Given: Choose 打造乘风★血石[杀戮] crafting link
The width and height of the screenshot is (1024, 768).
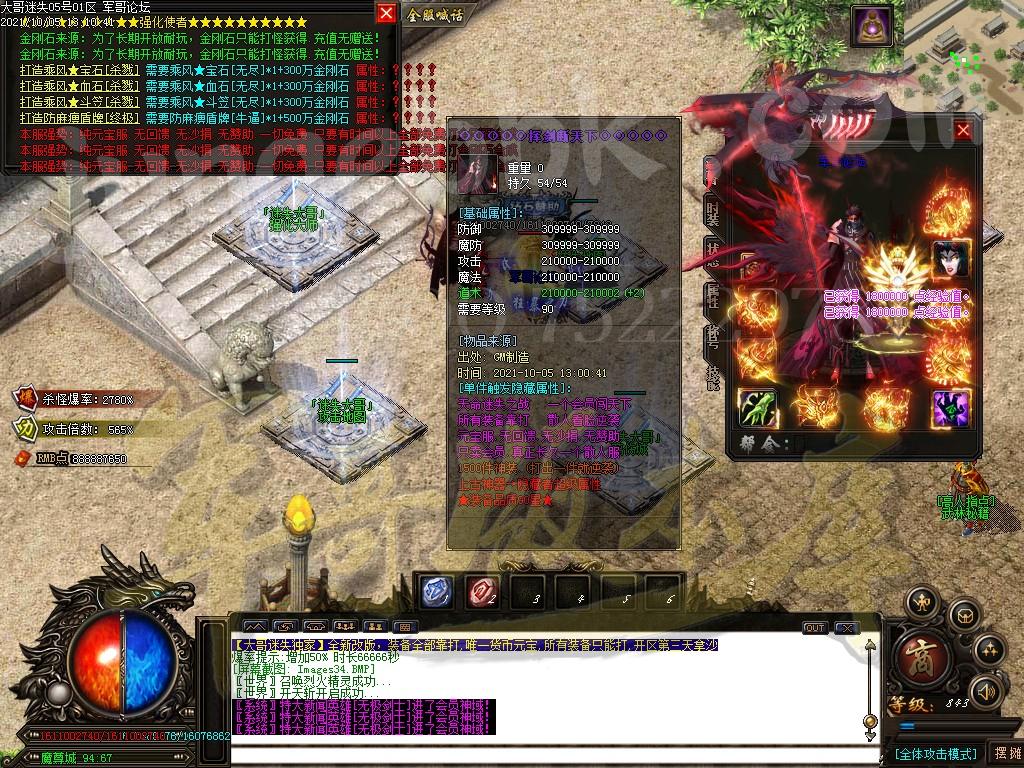Looking at the screenshot, I should [x=79, y=87].
